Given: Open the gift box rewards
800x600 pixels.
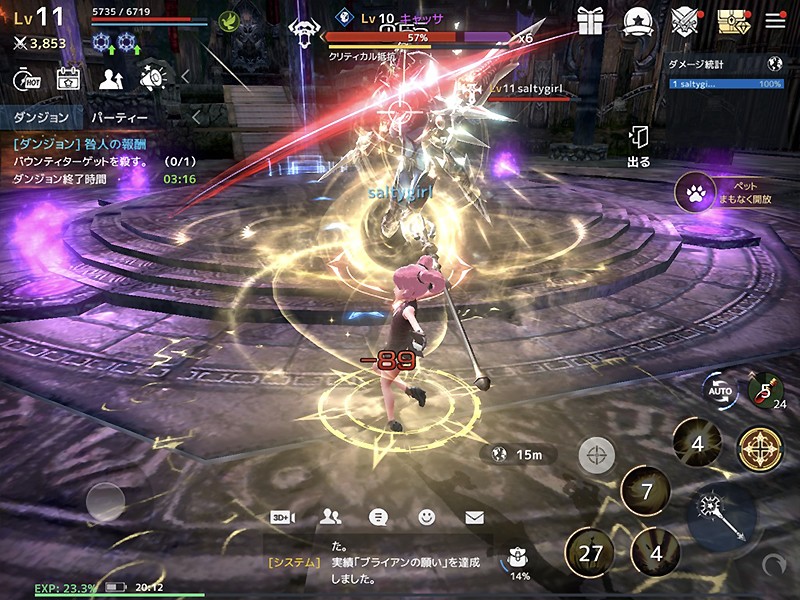Looking at the screenshot, I should [590, 21].
